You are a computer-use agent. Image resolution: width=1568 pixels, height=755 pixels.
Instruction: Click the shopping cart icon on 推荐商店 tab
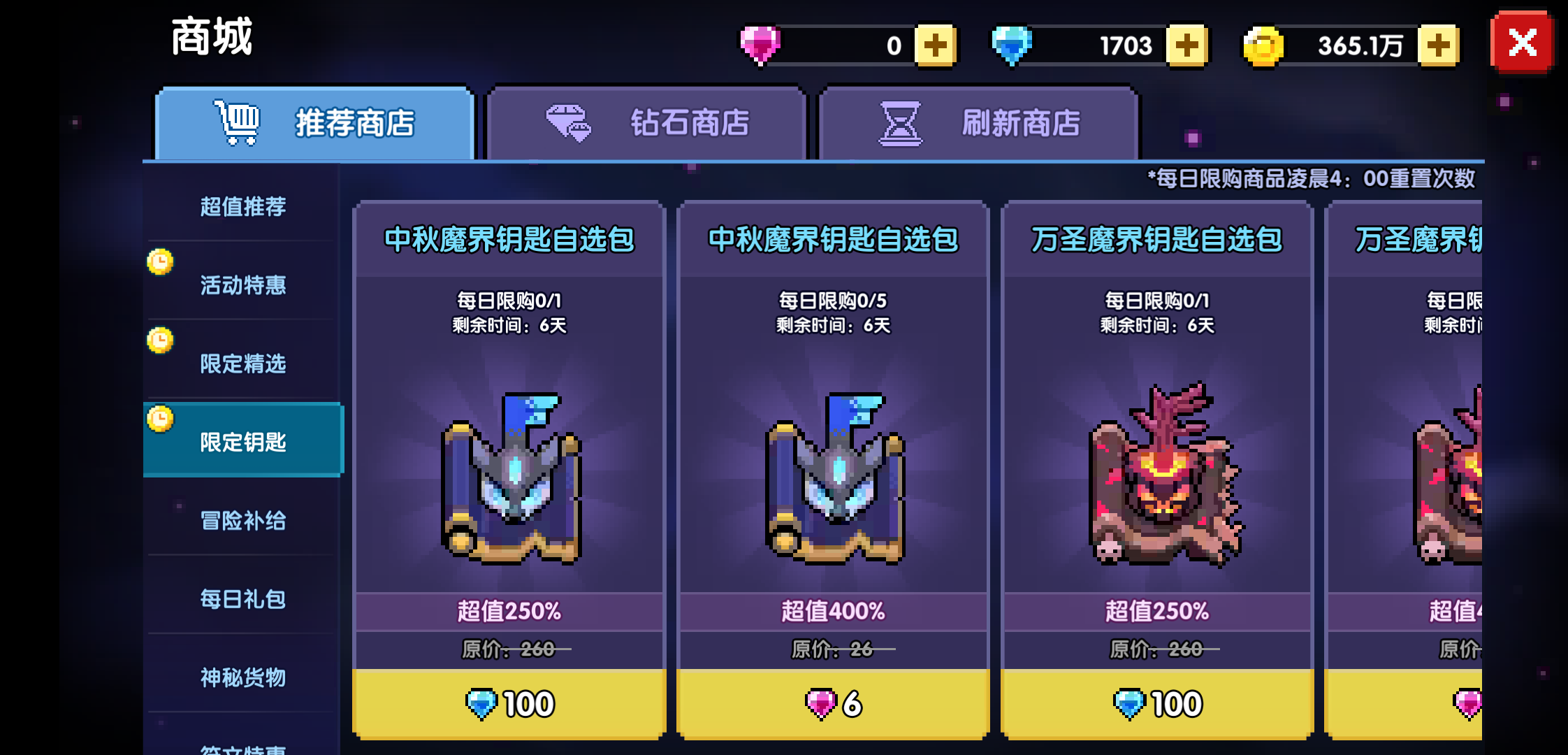coord(237,120)
